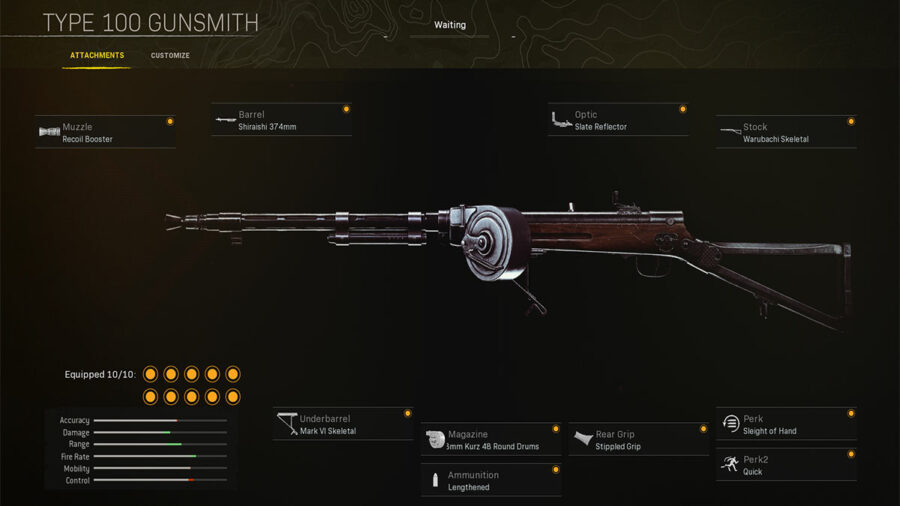The width and height of the screenshot is (900, 506).
Task: Open the Customize tab
Action: click(x=170, y=56)
